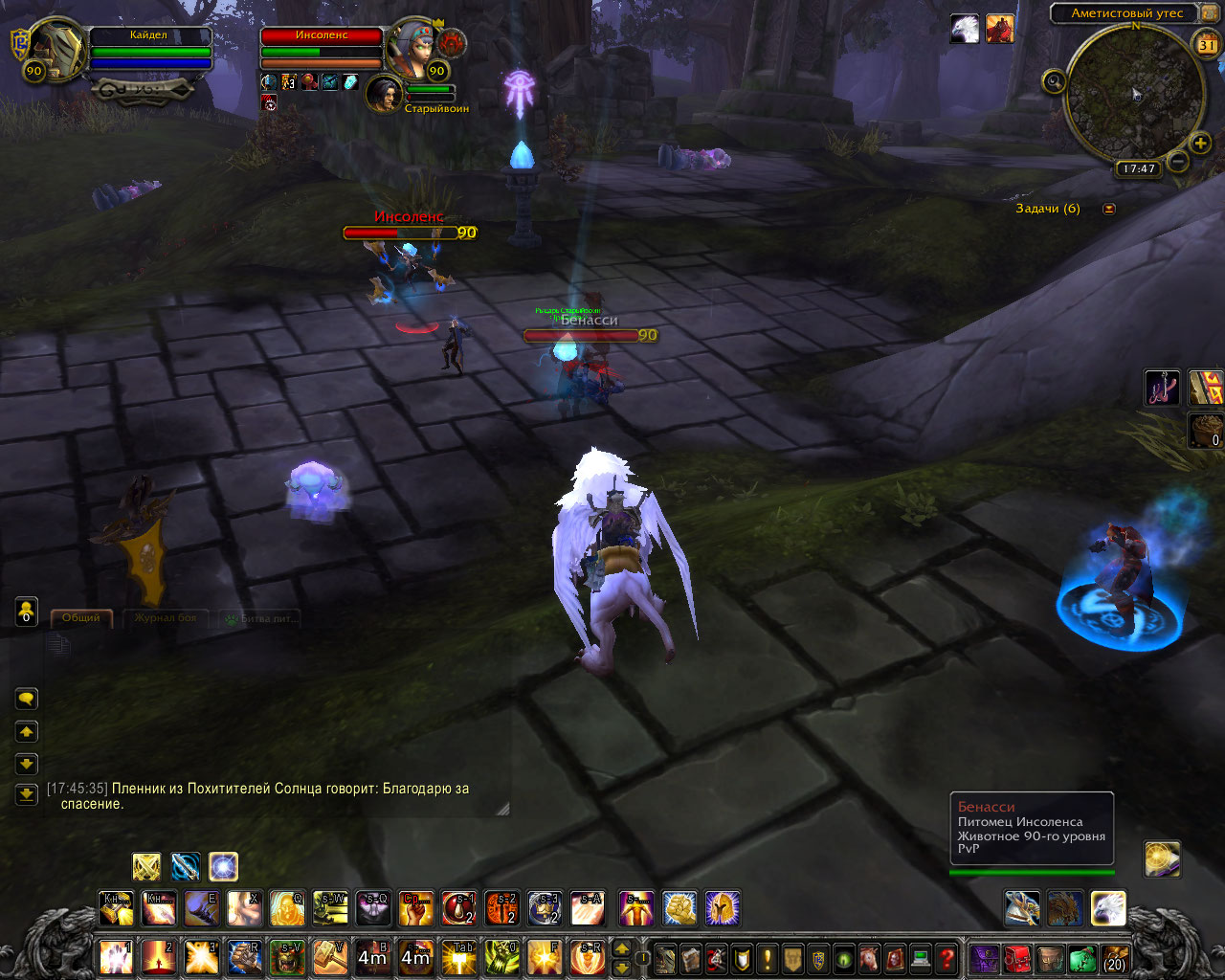Activate the crossed swords stance icon

(146, 867)
